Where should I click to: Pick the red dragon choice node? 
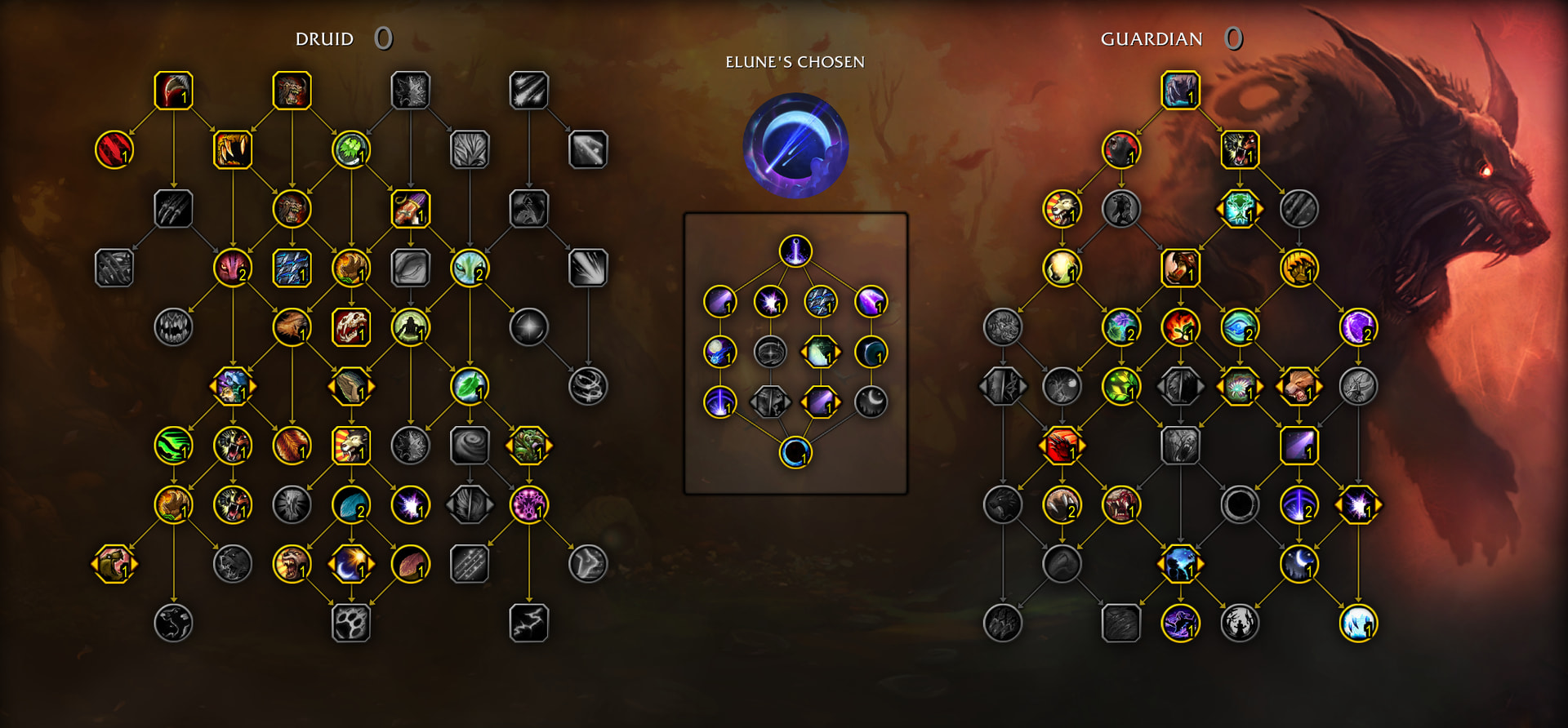tap(1062, 446)
